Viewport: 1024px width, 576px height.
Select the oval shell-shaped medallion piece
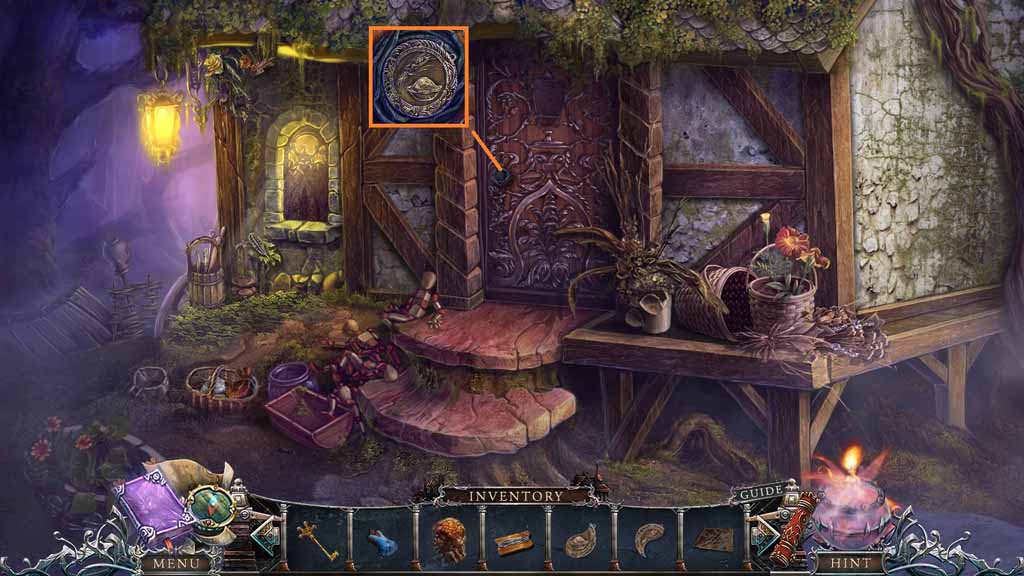pyautogui.click(x=581, y=541)
